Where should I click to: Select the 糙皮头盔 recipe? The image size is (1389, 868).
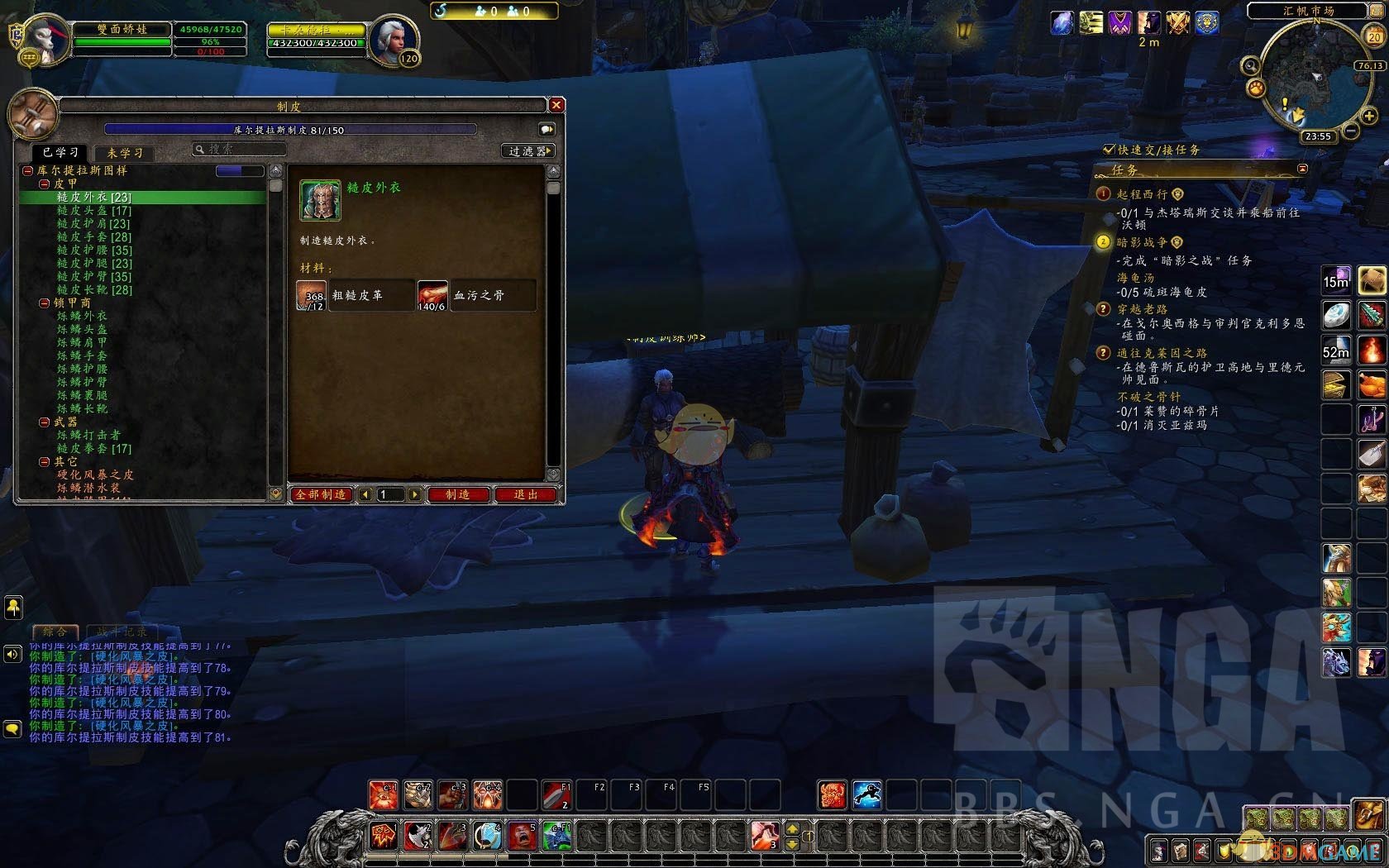coord(93,211)
